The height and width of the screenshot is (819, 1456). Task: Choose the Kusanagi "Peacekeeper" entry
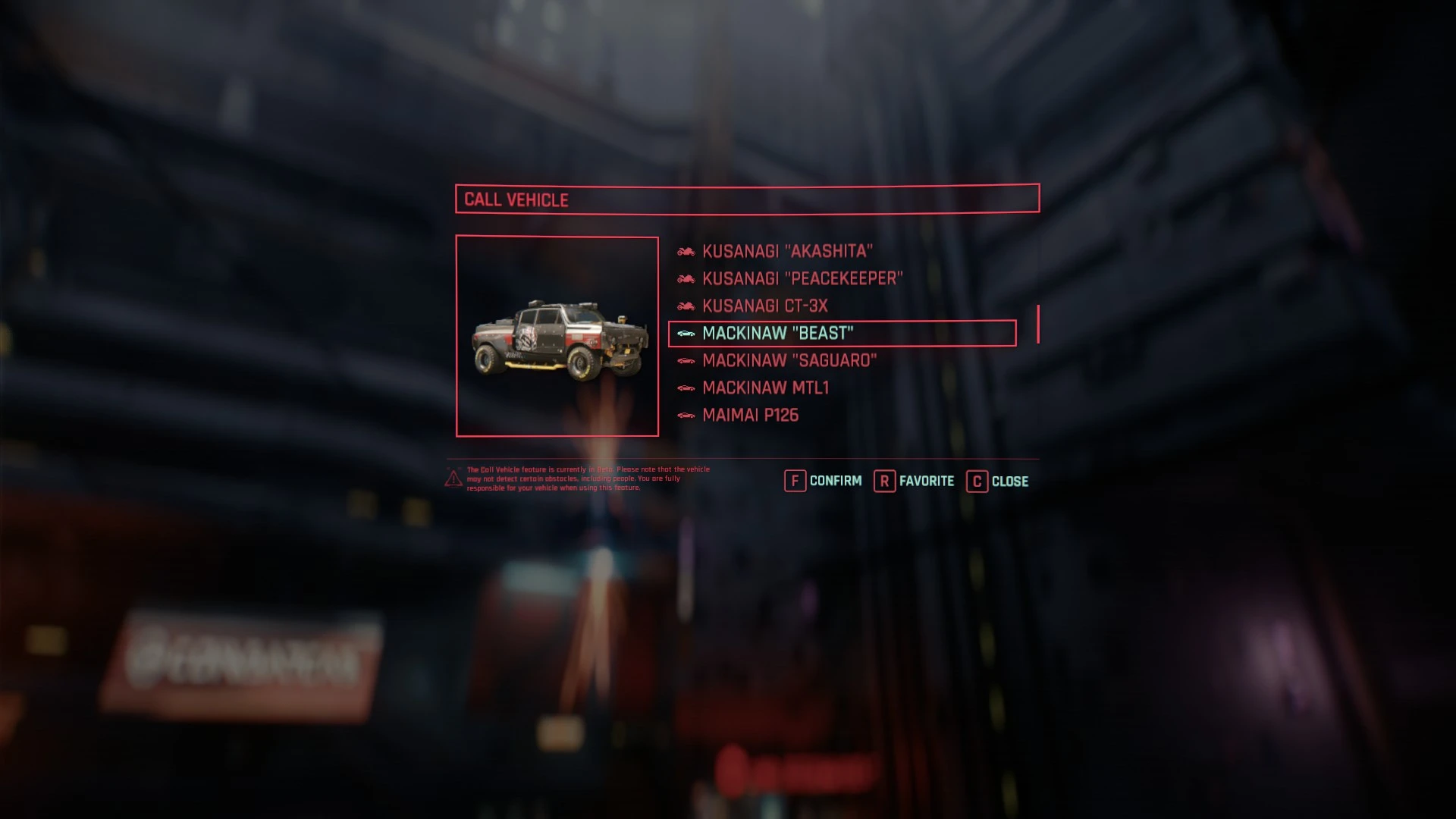click(x=802, y=278)
